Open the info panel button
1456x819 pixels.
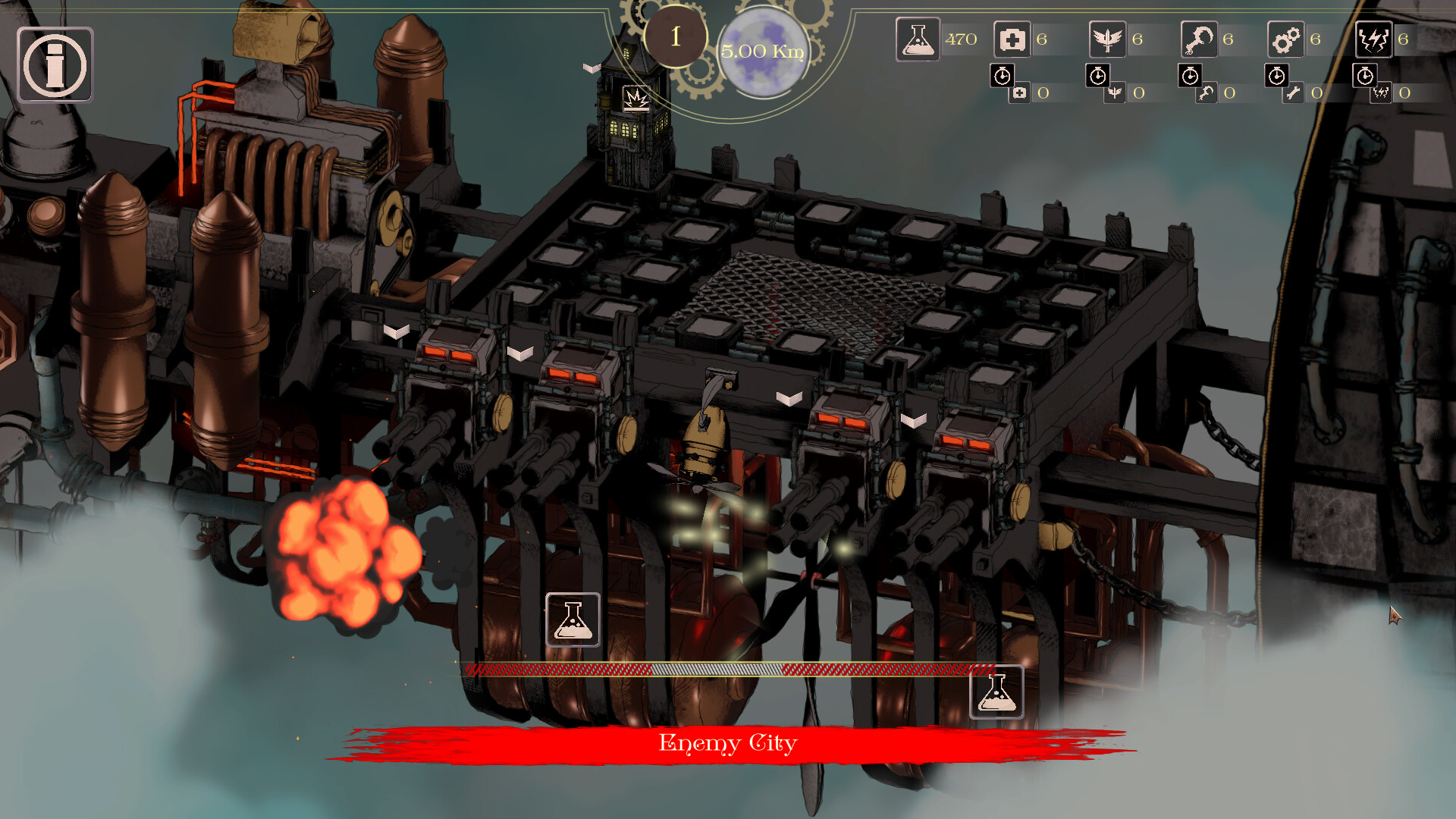(x=55, y=64)
